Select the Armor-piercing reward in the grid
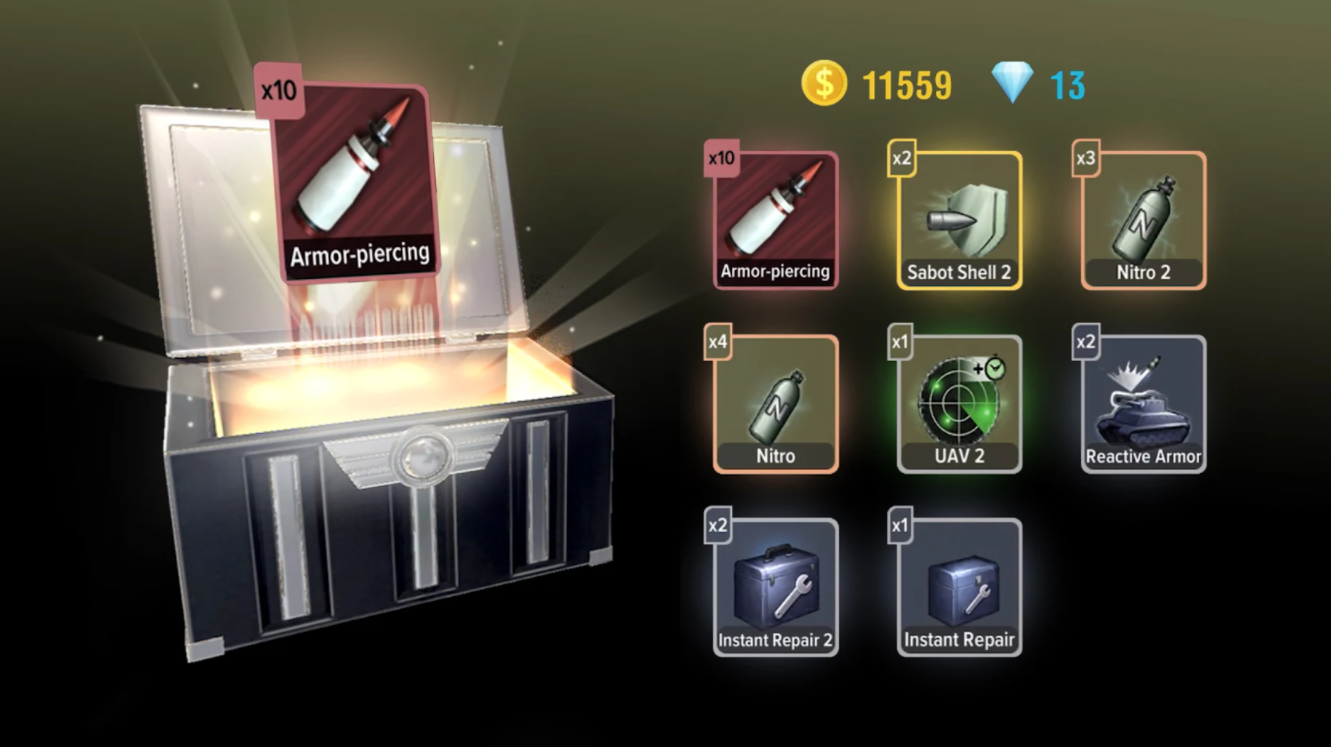The width and height of the screenshot is (1331, 747). point(775,220)
